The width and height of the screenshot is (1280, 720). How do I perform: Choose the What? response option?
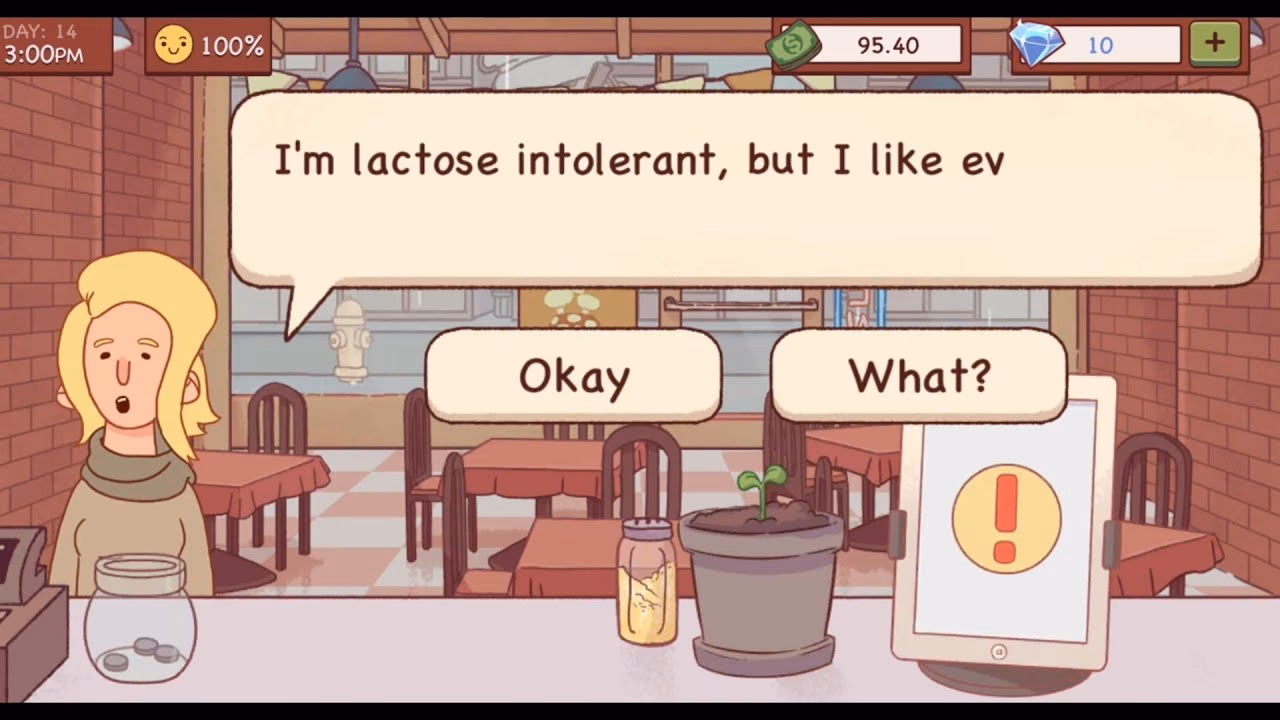click(x=917, y=377)
